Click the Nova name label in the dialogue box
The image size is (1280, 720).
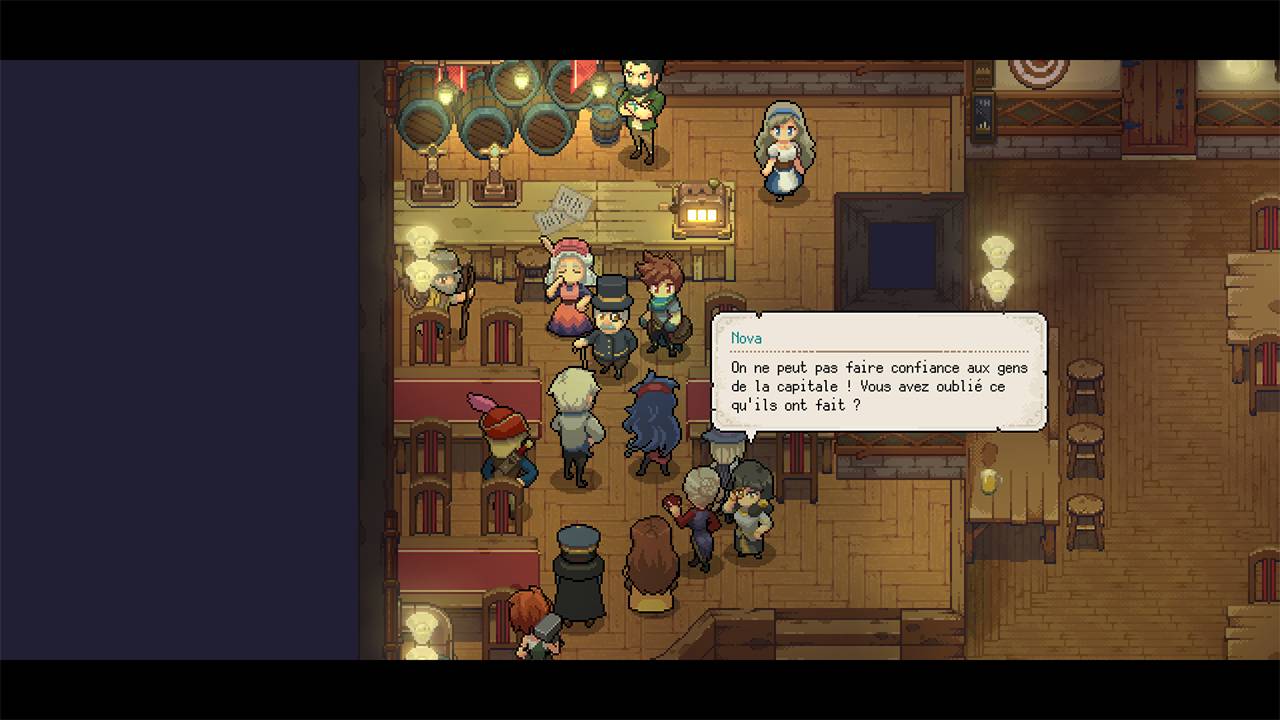pos(748,338)
